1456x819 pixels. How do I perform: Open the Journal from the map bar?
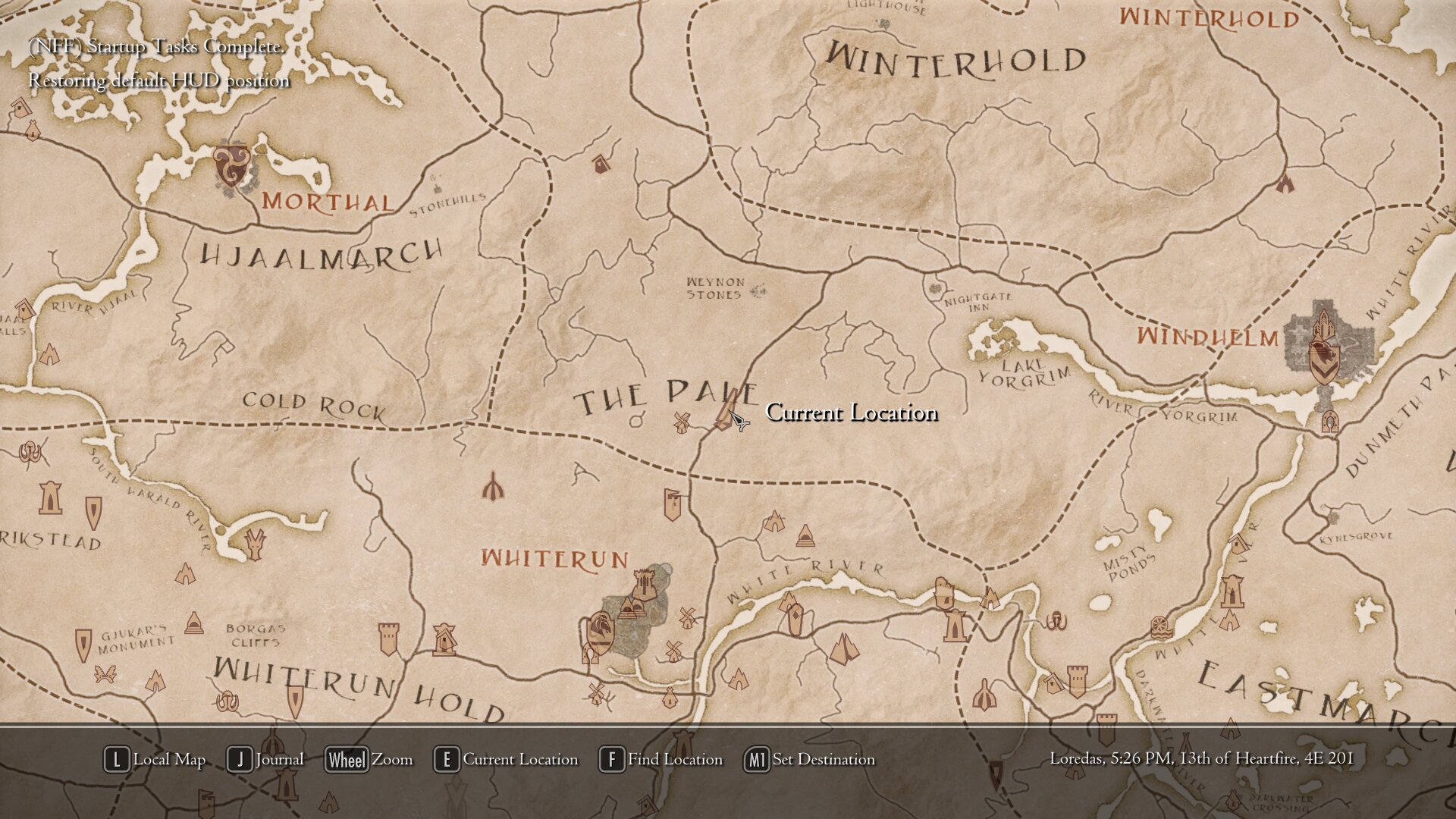point(265,759)
